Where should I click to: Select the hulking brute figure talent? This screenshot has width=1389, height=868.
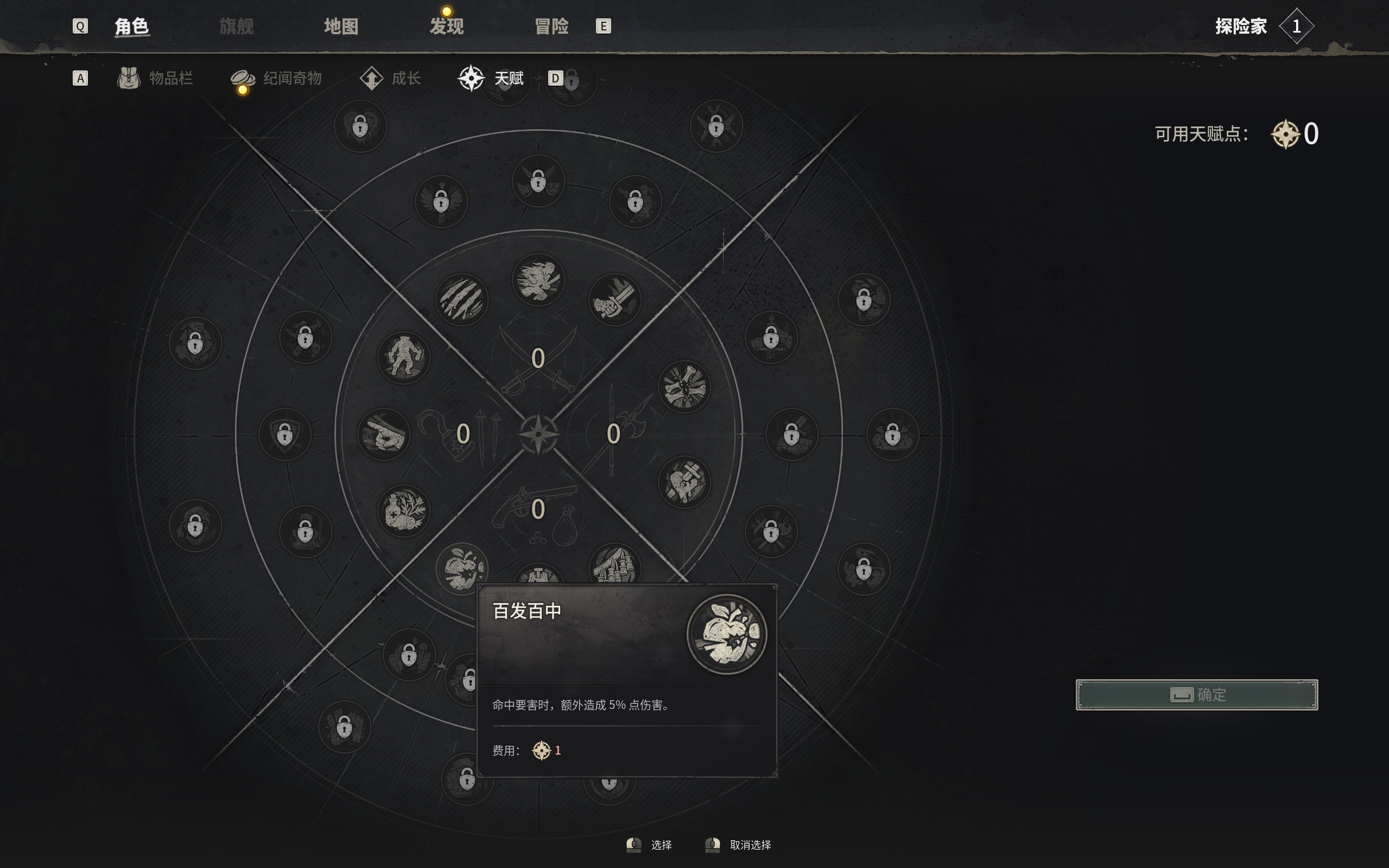point(403,357)
